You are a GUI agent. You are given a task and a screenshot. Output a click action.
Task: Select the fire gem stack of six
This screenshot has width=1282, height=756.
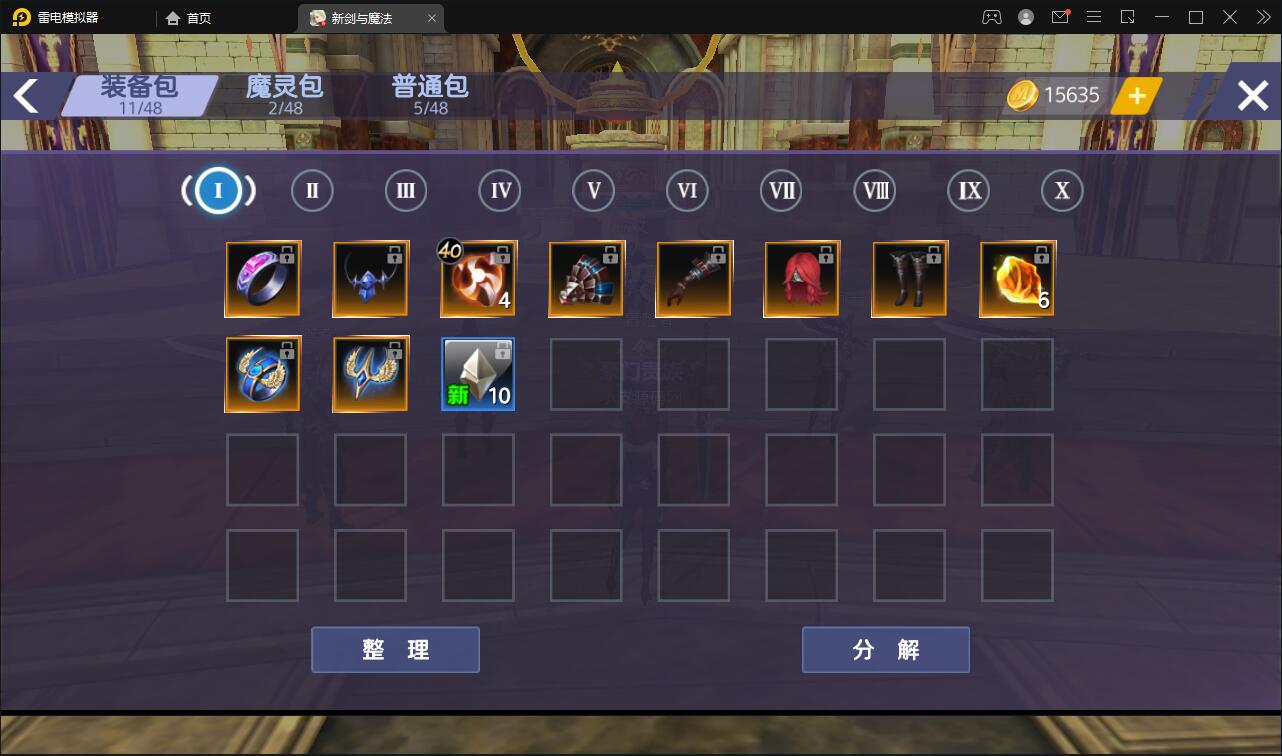tap(1017, 278)
